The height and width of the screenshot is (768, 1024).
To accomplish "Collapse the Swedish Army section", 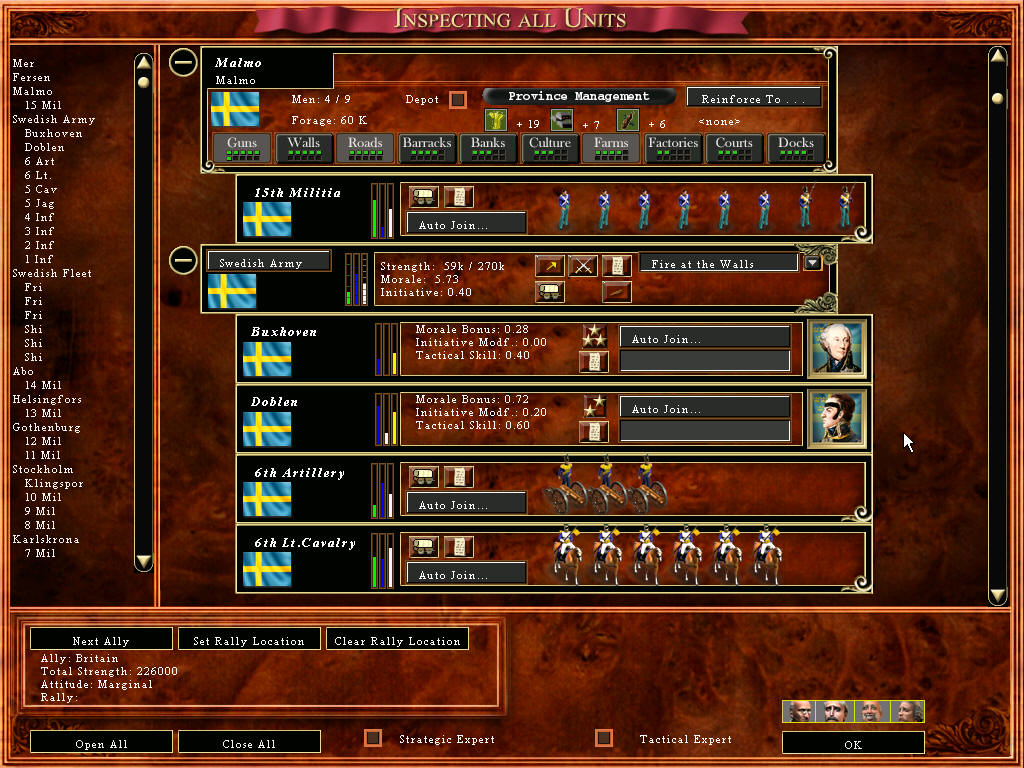I will click(x=182, y=262).
